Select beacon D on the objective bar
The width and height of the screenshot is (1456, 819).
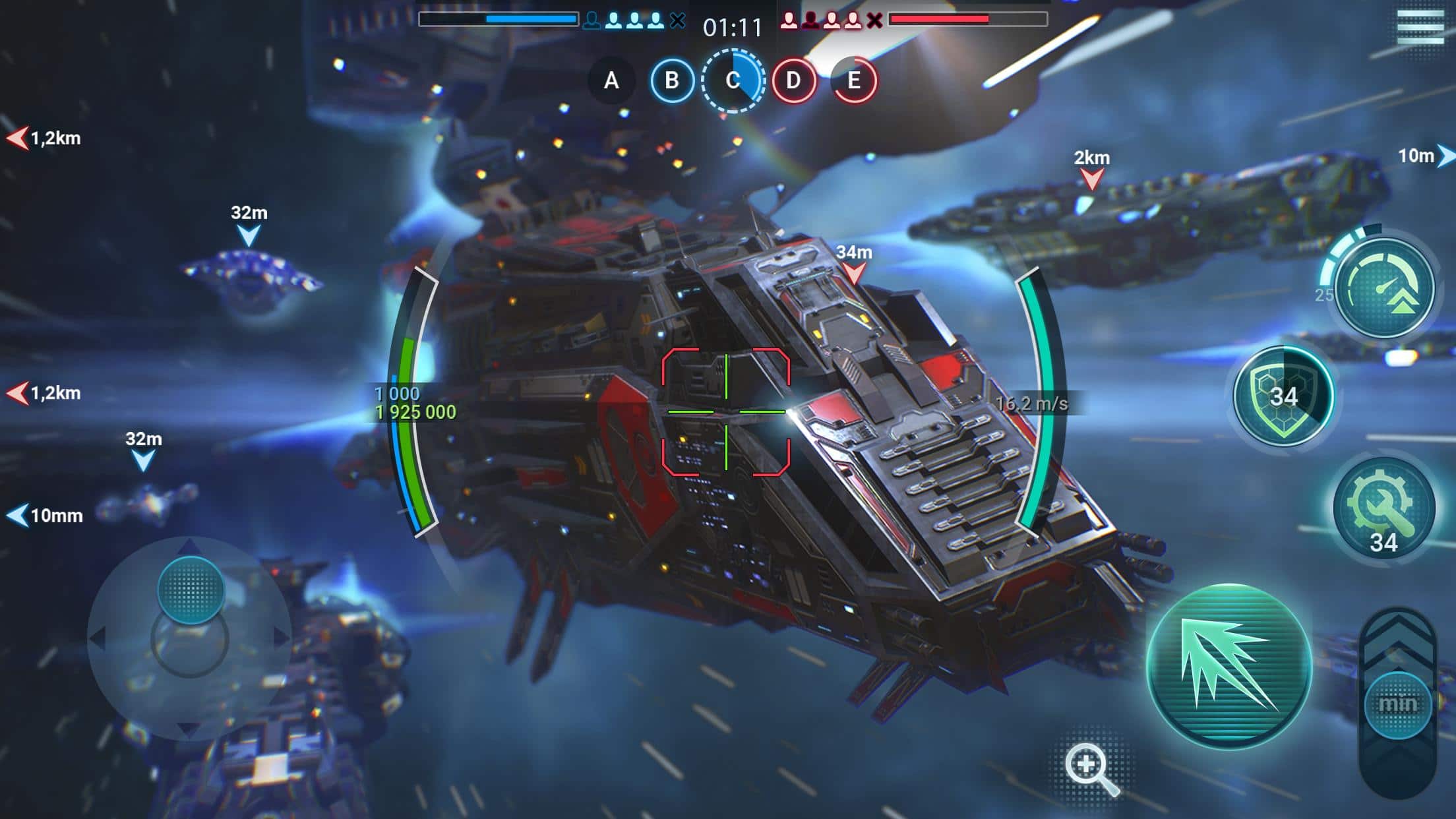click(x=793, y=82)
